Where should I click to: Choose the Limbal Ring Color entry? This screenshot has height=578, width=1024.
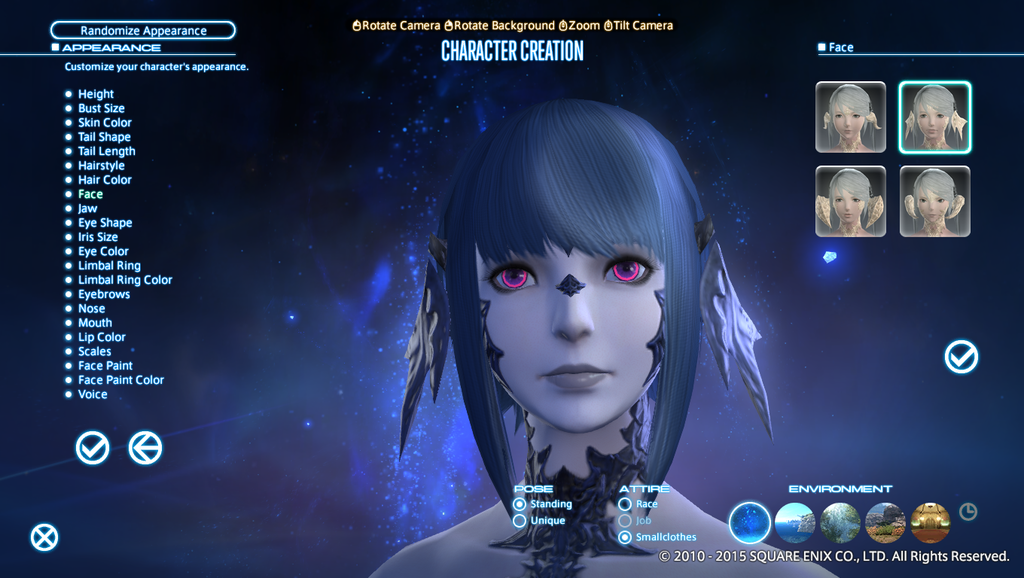[124, 280]
